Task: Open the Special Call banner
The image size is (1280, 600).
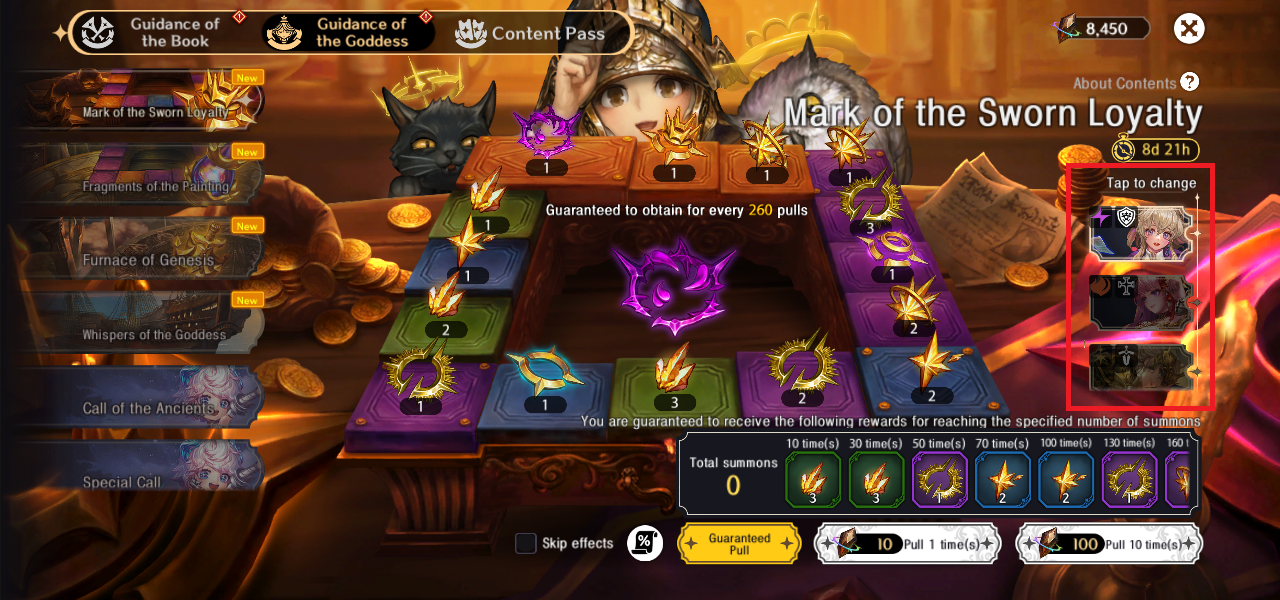Action: click(140, 470)
